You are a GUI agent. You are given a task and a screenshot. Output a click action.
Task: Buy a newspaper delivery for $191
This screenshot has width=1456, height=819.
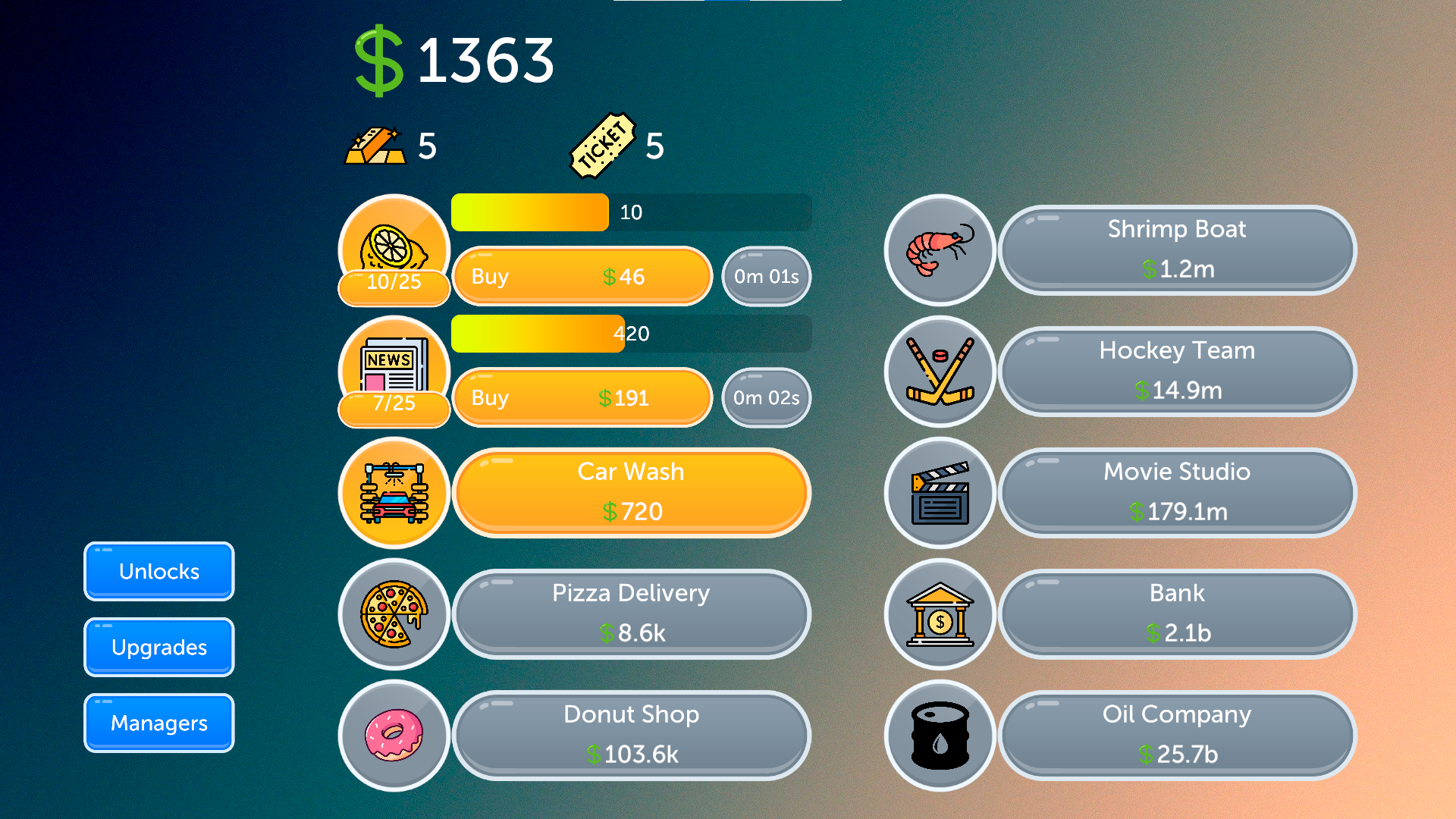coord(582,398)
